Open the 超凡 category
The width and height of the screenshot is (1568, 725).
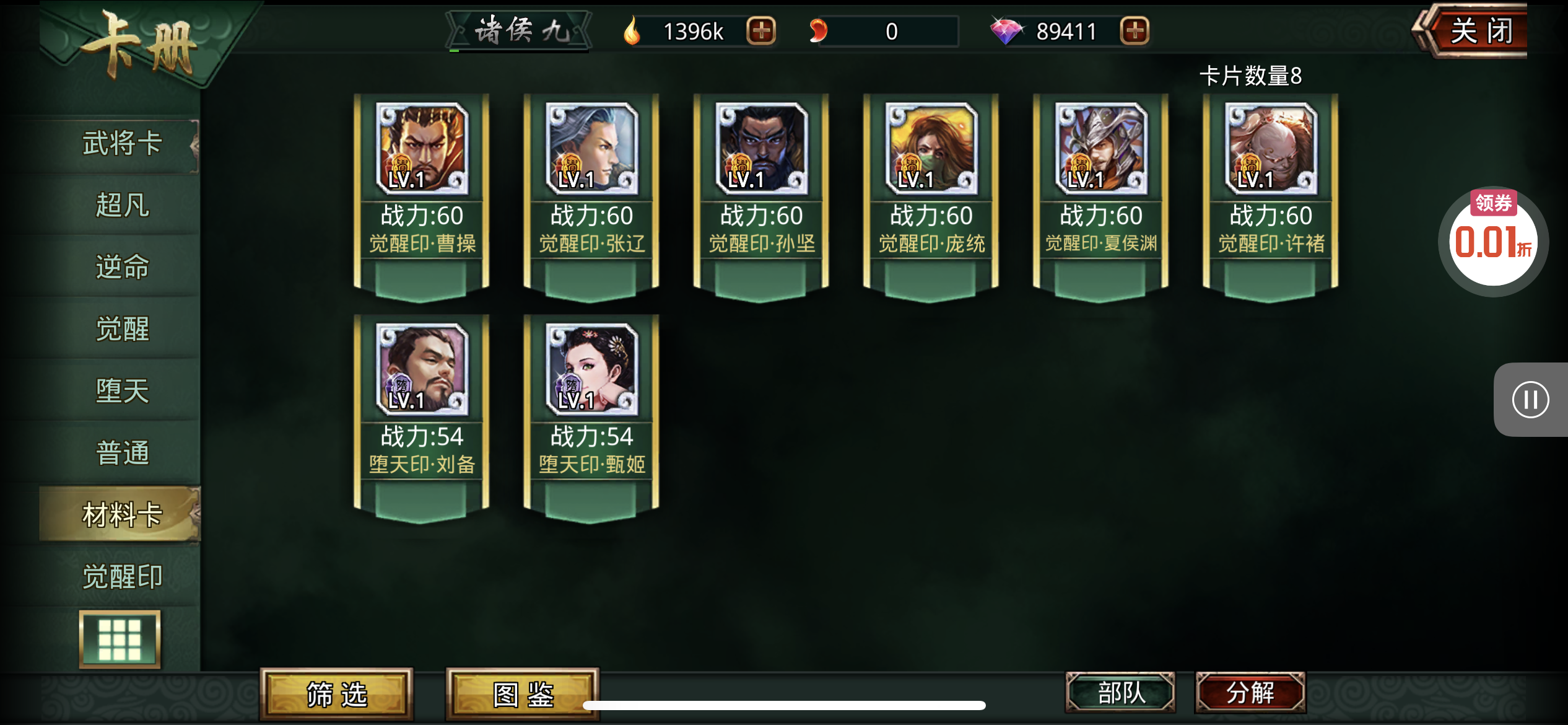pos(122,205)
